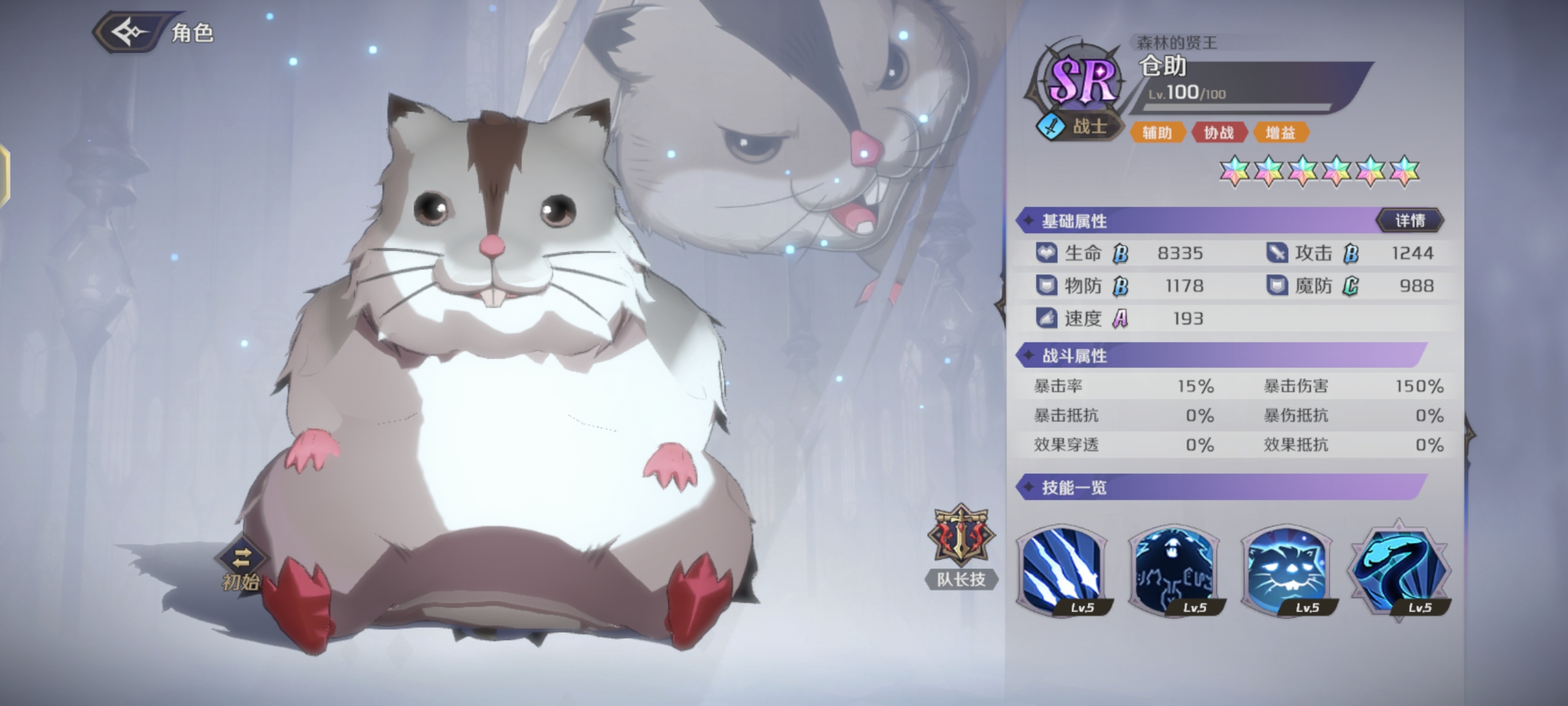Image resolution: width=1568 pixels, height=706 pixels.
Task: Select the 战士 warrior class badge
Action: pyautogui.click(x=1078, y=126)
